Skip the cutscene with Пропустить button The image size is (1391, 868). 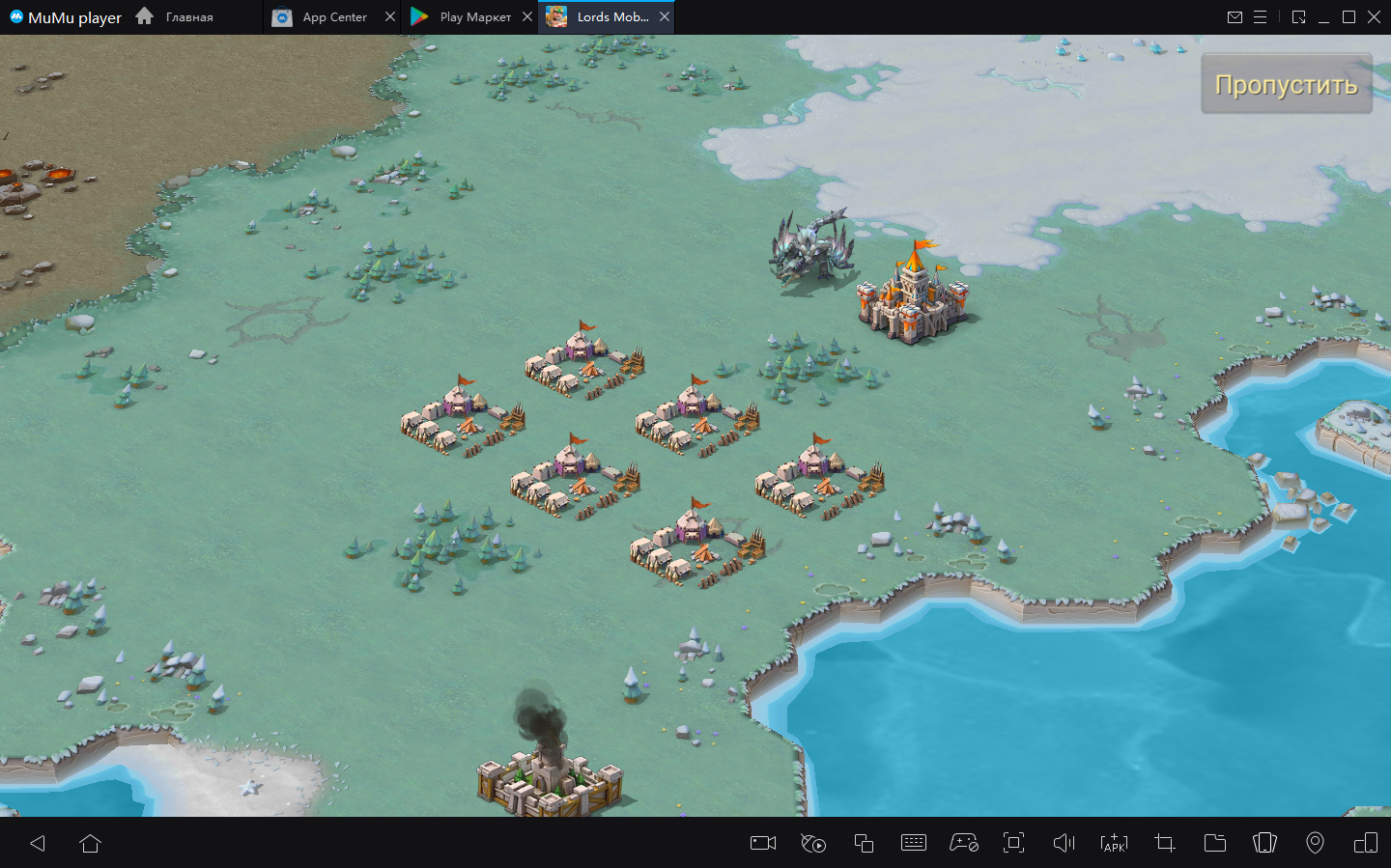pyautogui.click(x=1286, y=84)
